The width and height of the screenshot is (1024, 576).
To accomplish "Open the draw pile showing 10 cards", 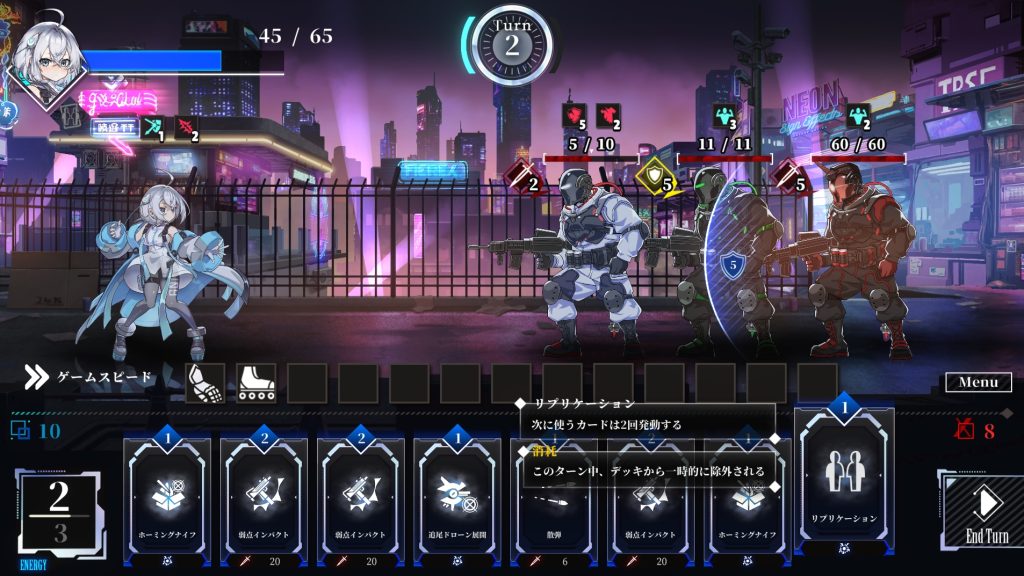I will click(35, 431).
